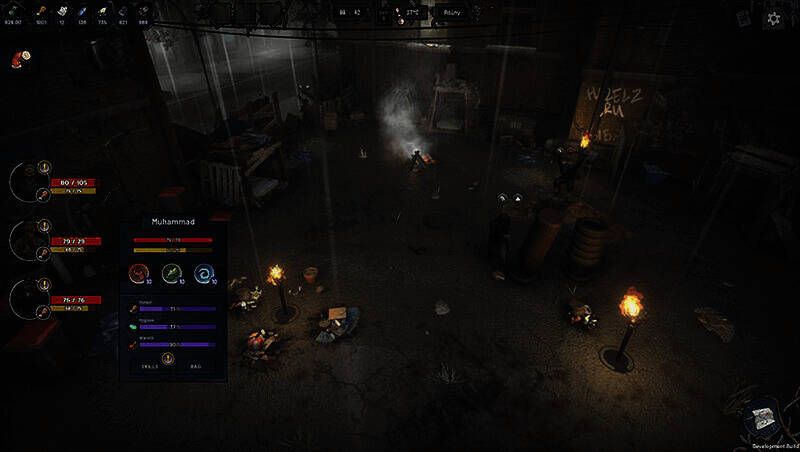800x452 pixels.
Task: Select the green ability icon in Muhammad's panel
Action: point(173,272)
